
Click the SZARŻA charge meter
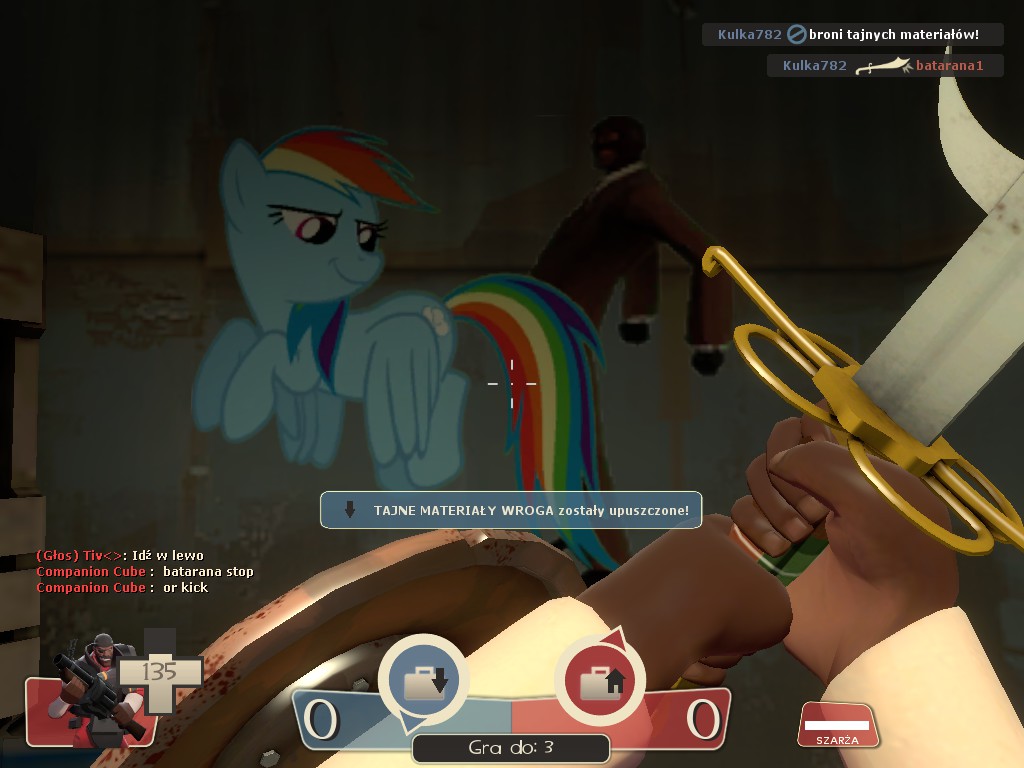pos(838,725)
